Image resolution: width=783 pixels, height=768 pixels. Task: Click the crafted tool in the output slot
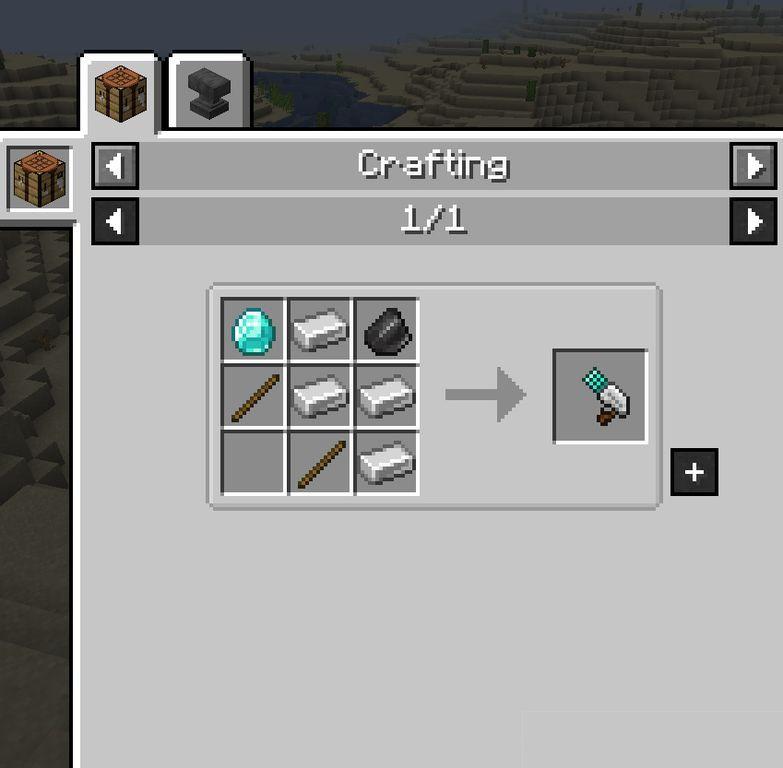pyautogui.click(x=600, y=396)
